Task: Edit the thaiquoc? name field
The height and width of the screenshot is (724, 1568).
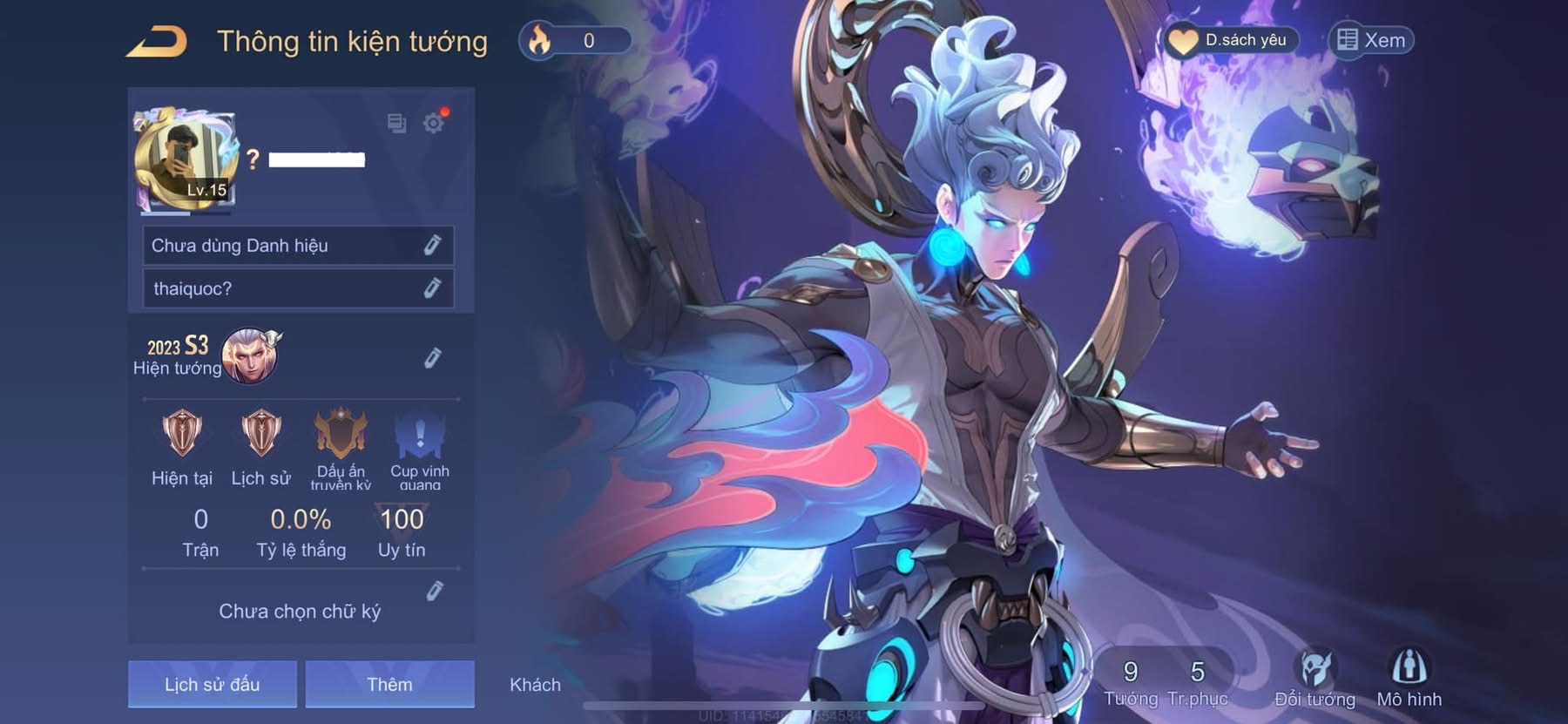Action: point(432,288)
